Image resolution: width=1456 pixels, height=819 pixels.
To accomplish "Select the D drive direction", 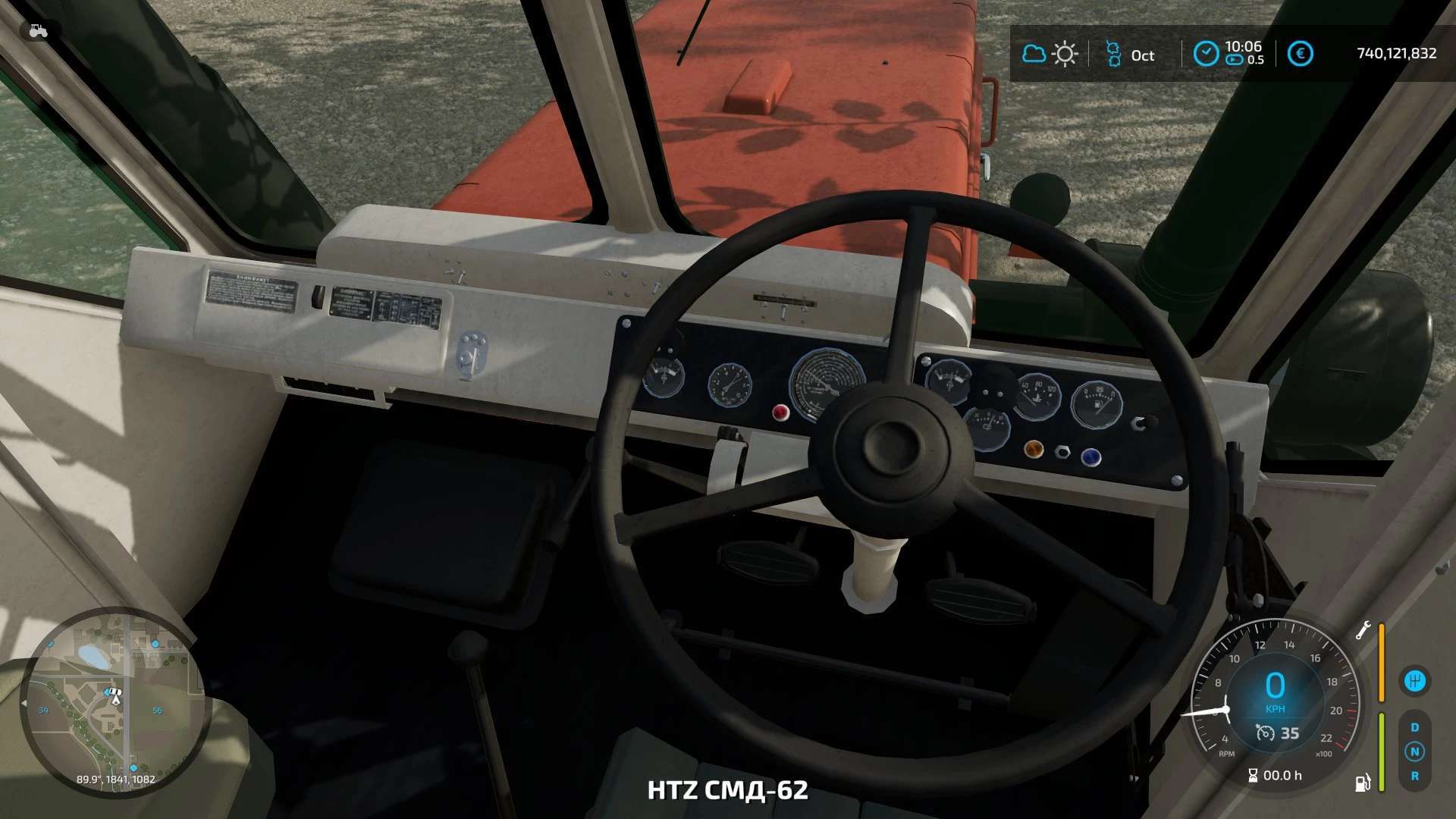I will [x=1414, y=727].
